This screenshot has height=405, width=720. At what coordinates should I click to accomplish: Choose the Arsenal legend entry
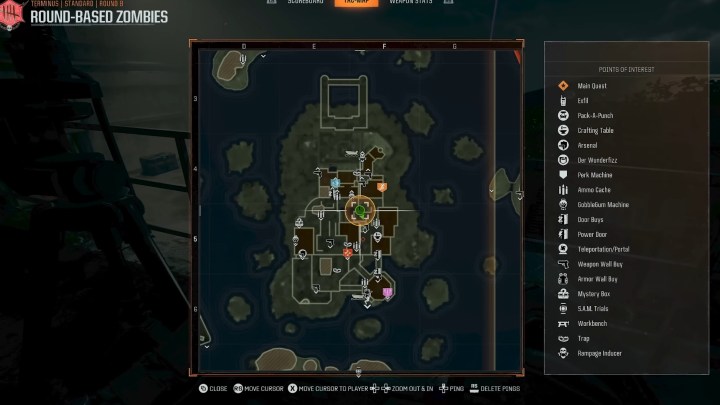pyautogui.click(x=587, y=145)
